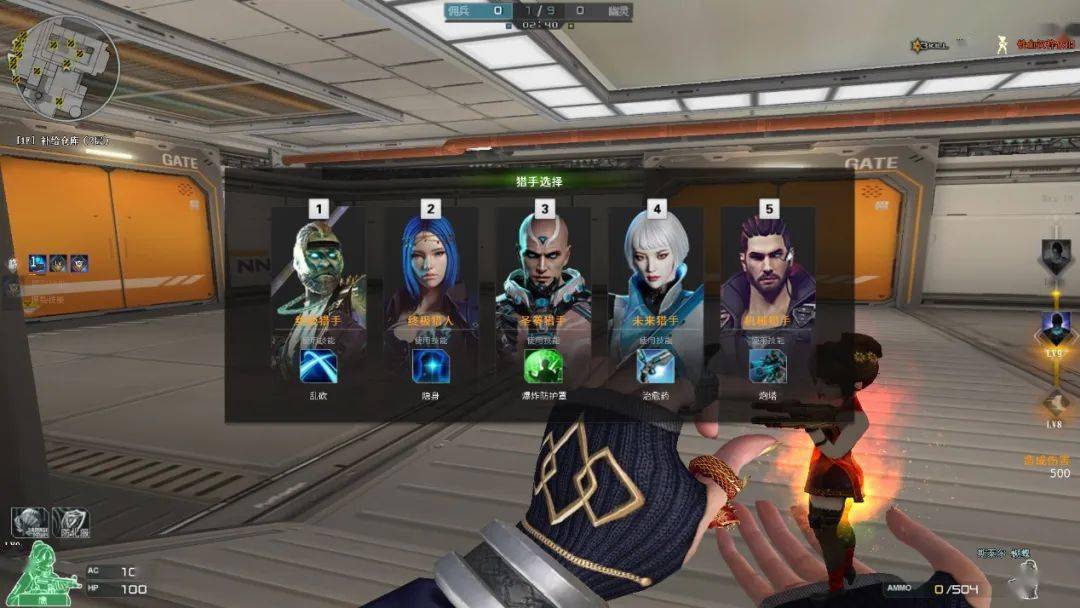Click the fist buff icon above the soldier
Screen dimensions: 1080x608
[x=30, y=522]
